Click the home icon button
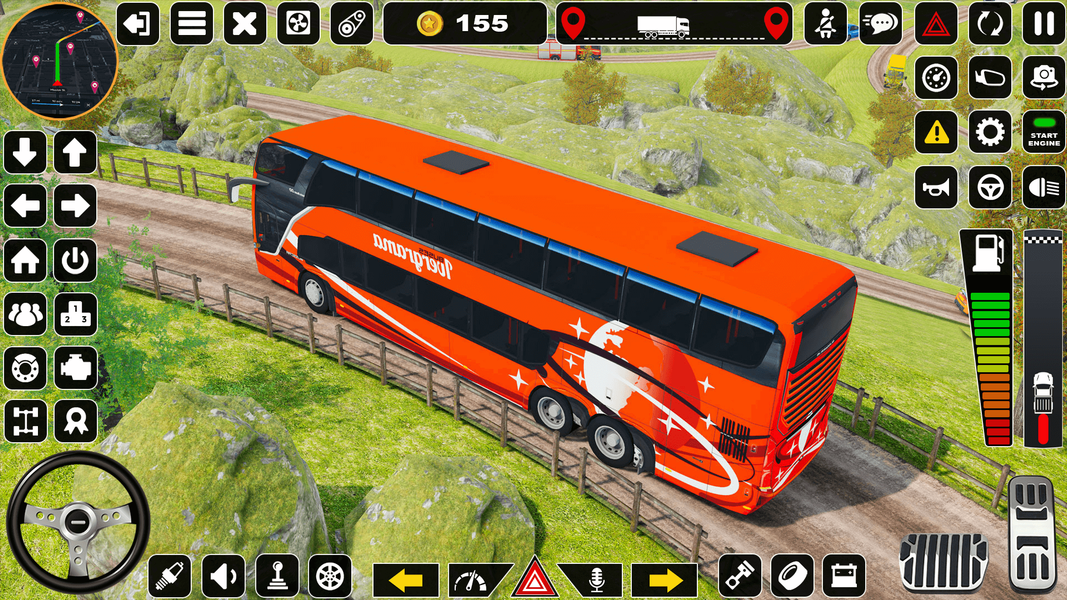Viewport: 1067px width, 600px height. click(x=25, y=261)
